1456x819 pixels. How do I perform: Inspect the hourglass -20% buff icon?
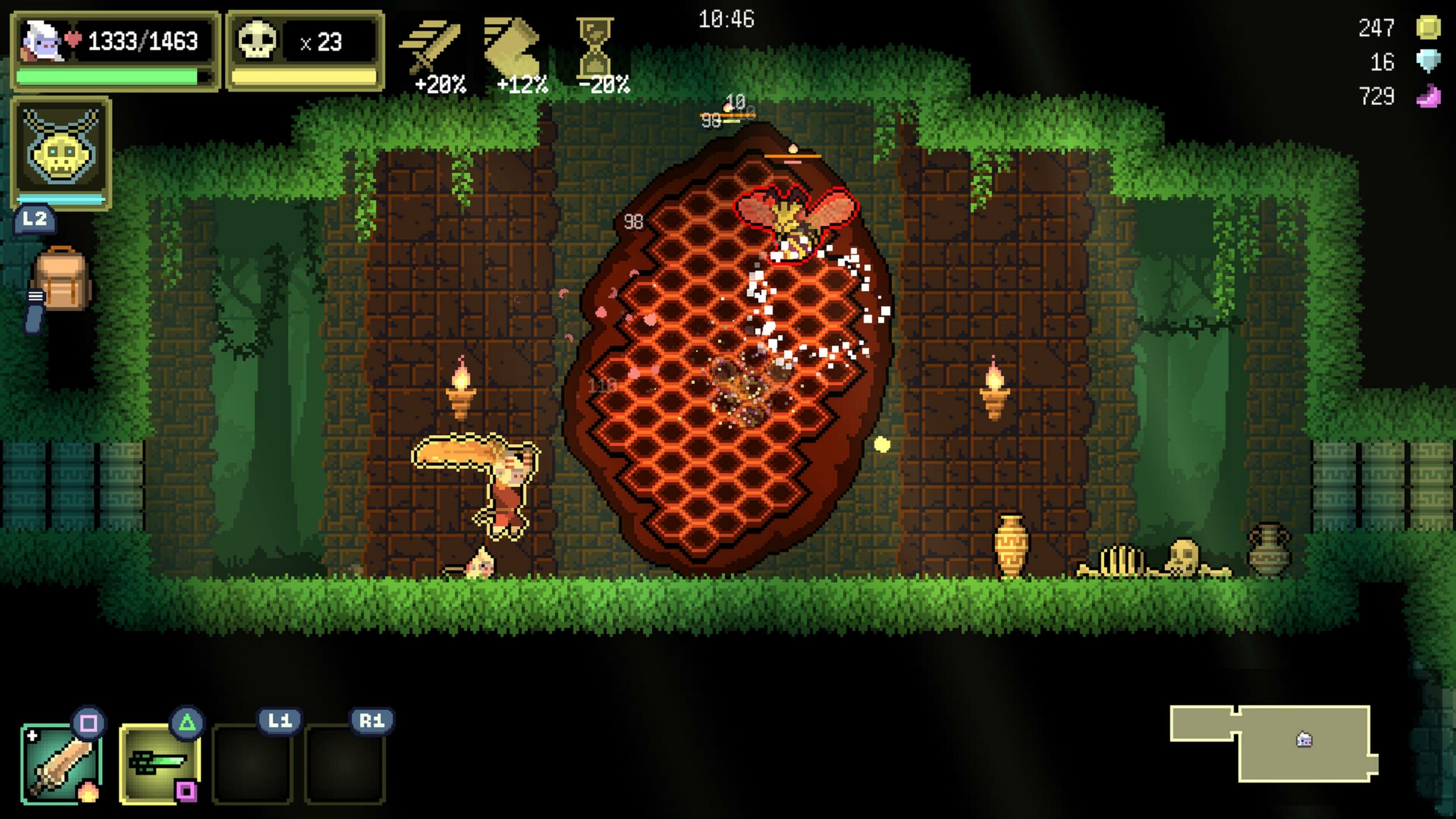click(x=595, y=48)
